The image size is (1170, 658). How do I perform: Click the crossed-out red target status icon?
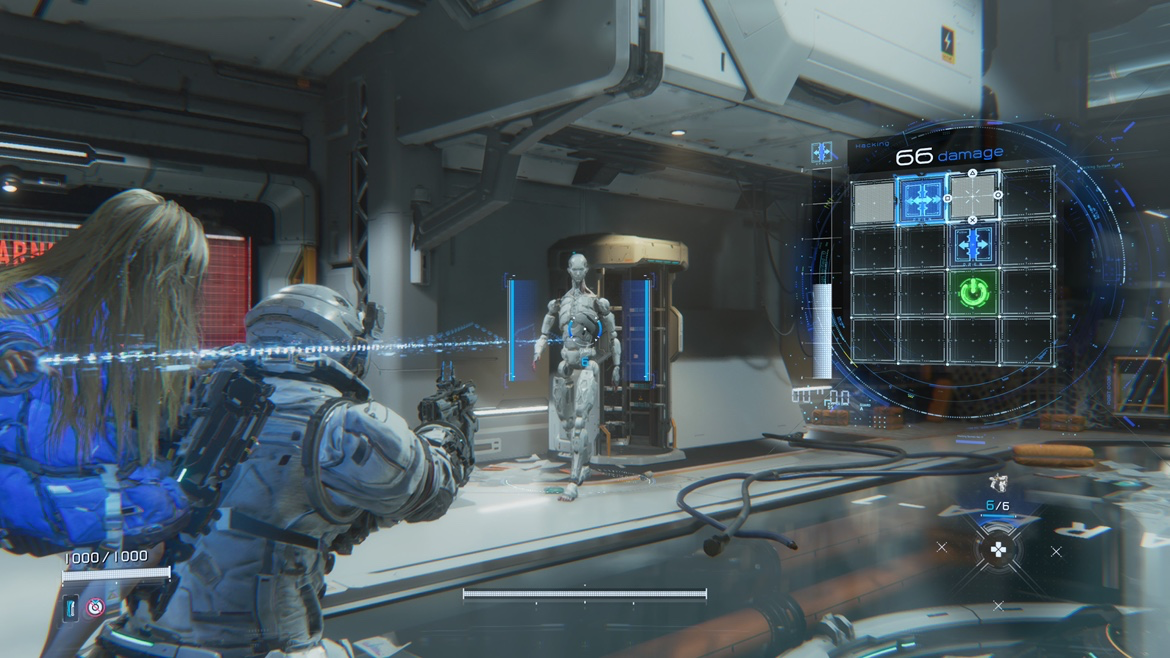point(95,606)
